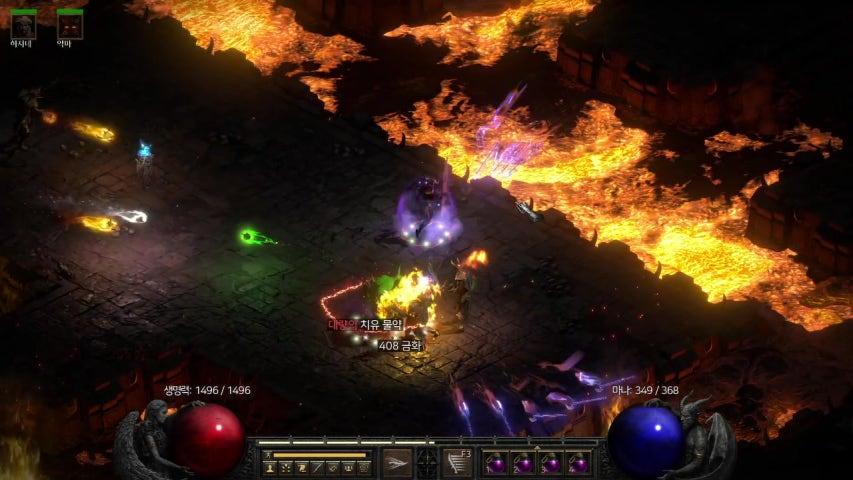Click the mercenary portrait at top left
853x480 pixels.
click(x=23, y=25)
